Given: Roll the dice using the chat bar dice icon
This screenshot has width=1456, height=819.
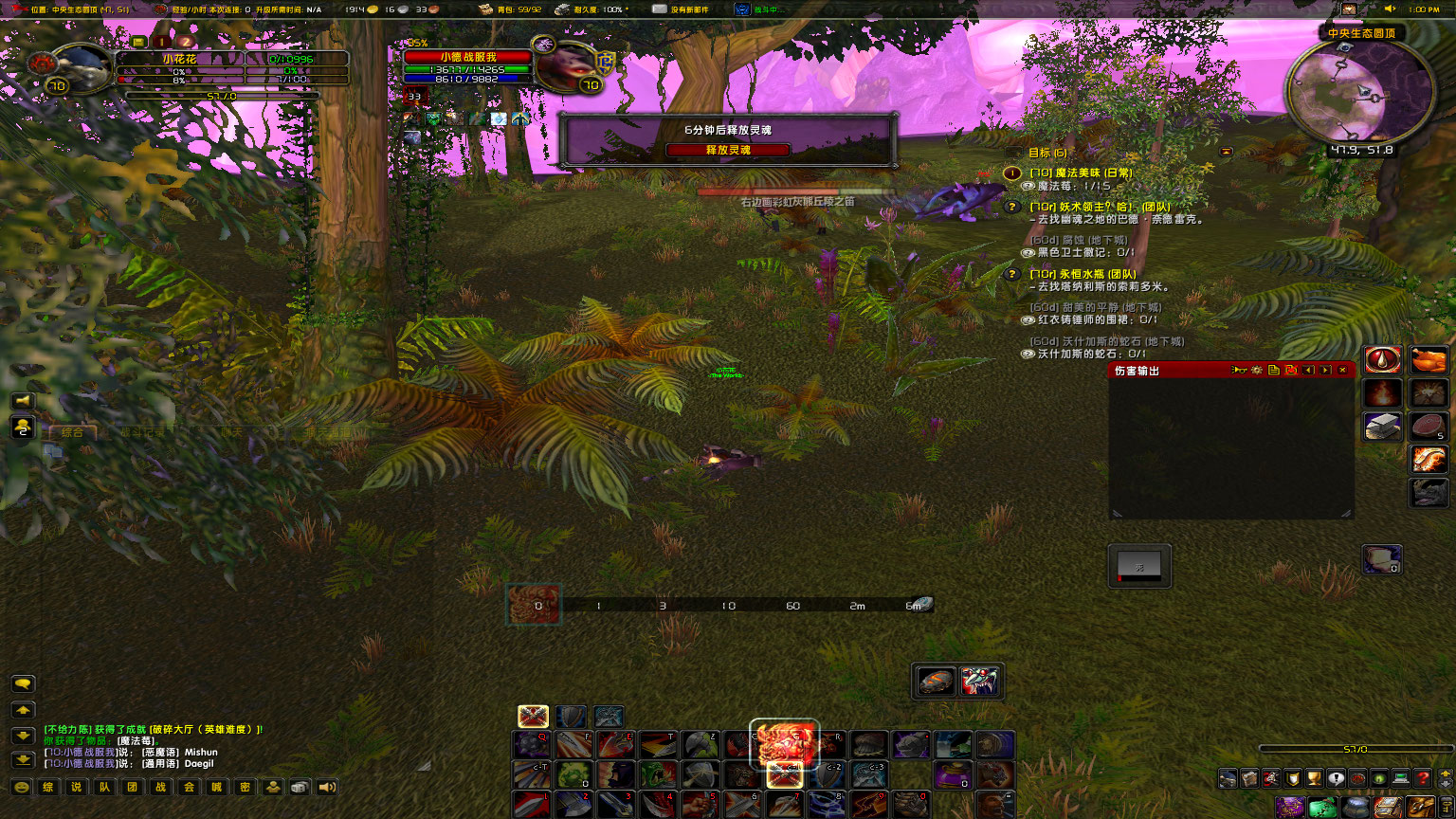Looking at the screenshot, I should pos(299,788).
